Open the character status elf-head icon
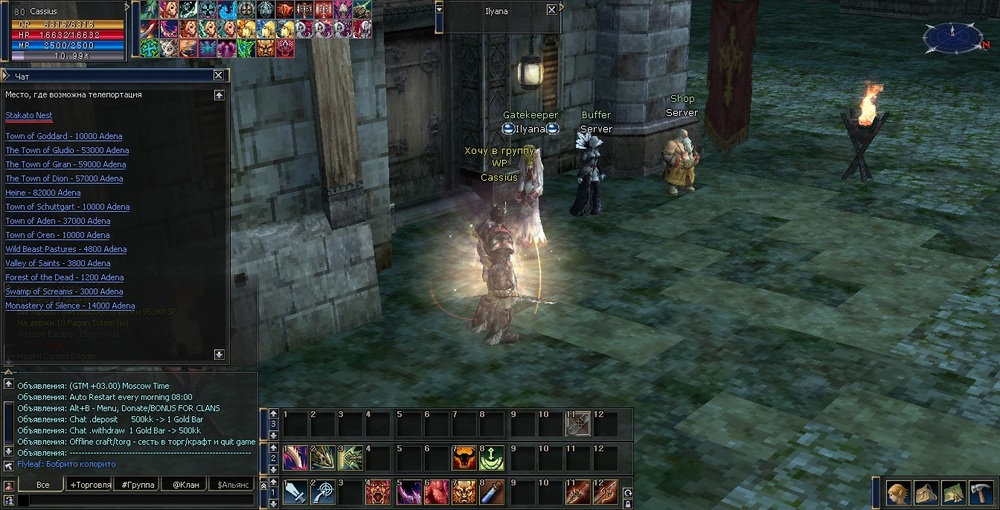This screenshot has height=510, width=1000. coord(899,492)
